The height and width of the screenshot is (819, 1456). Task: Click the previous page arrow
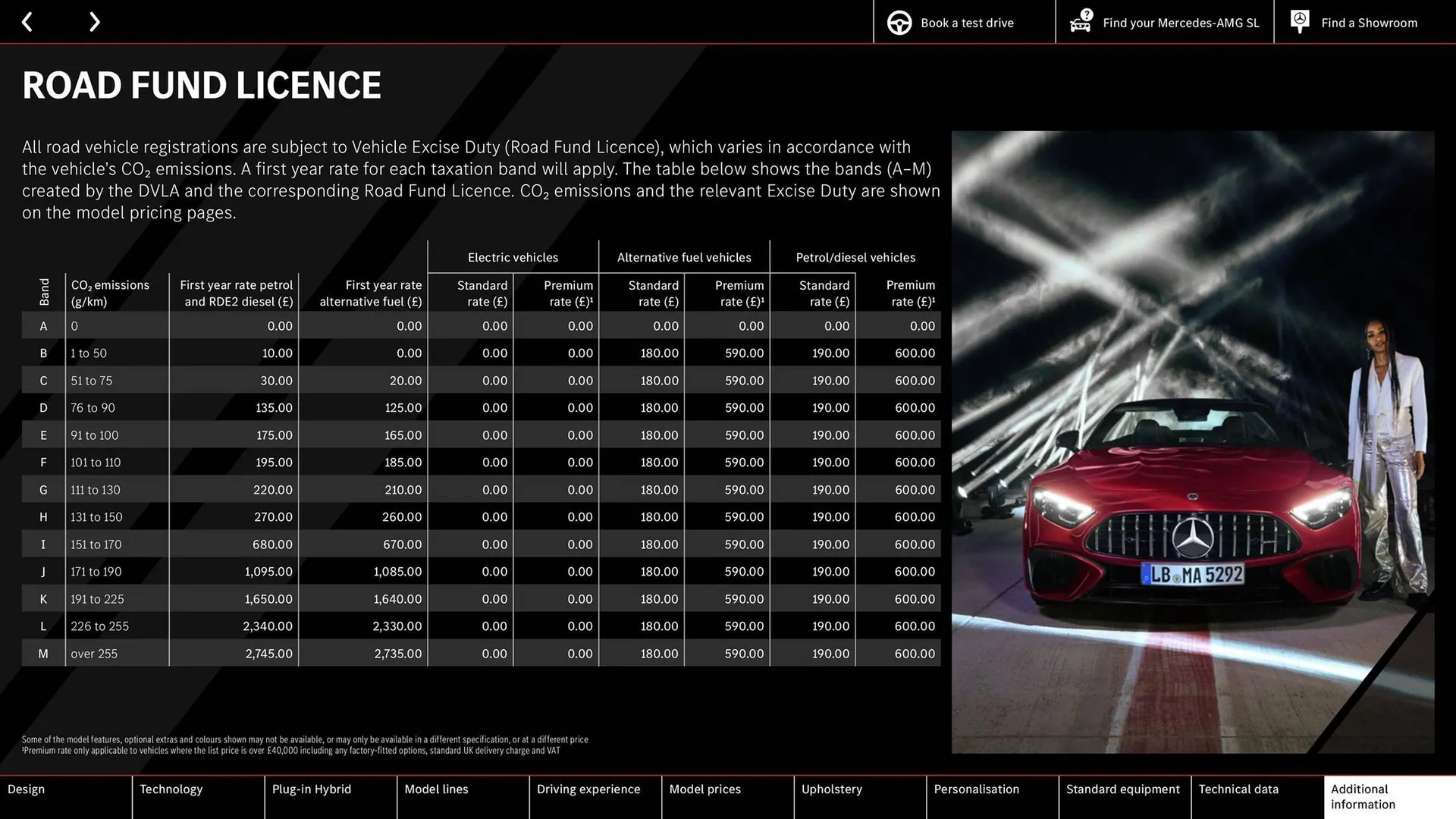click(27, 21)
